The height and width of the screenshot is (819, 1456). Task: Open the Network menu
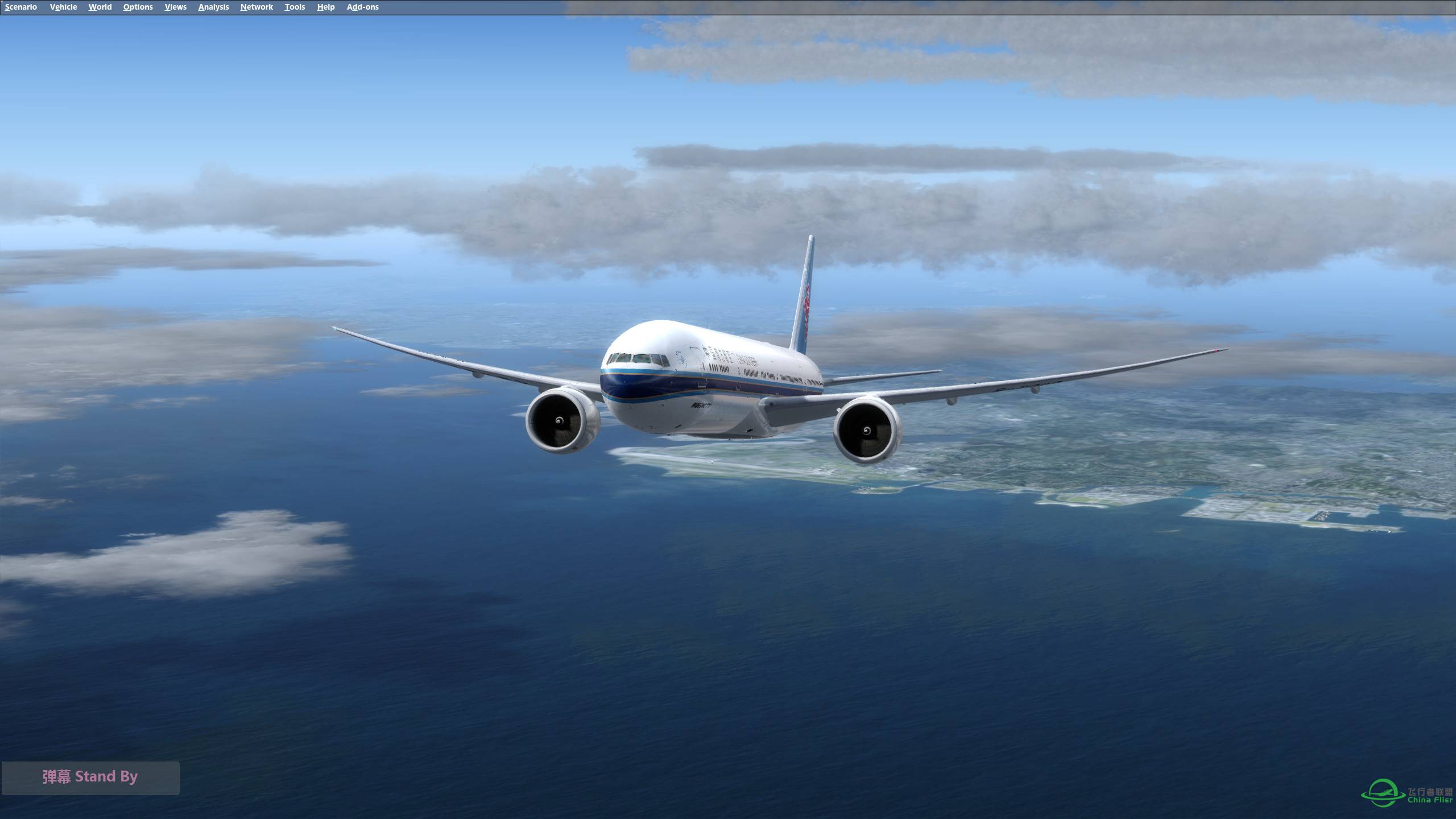256,7
